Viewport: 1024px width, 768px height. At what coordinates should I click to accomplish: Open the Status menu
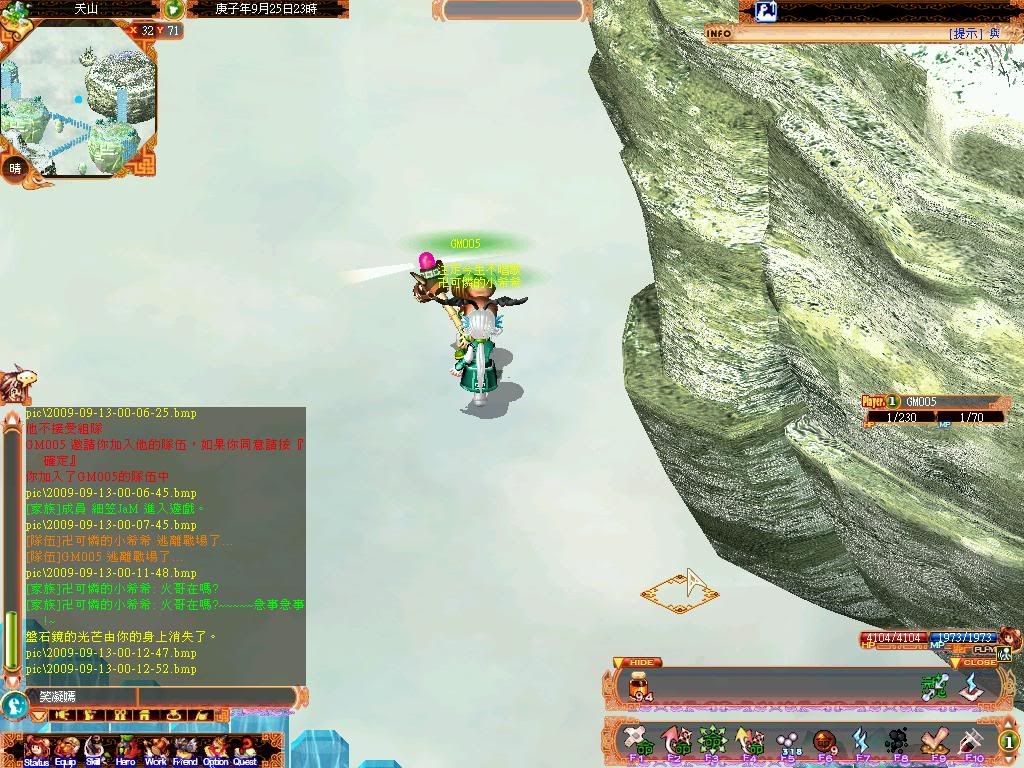[x=36, y=749]
